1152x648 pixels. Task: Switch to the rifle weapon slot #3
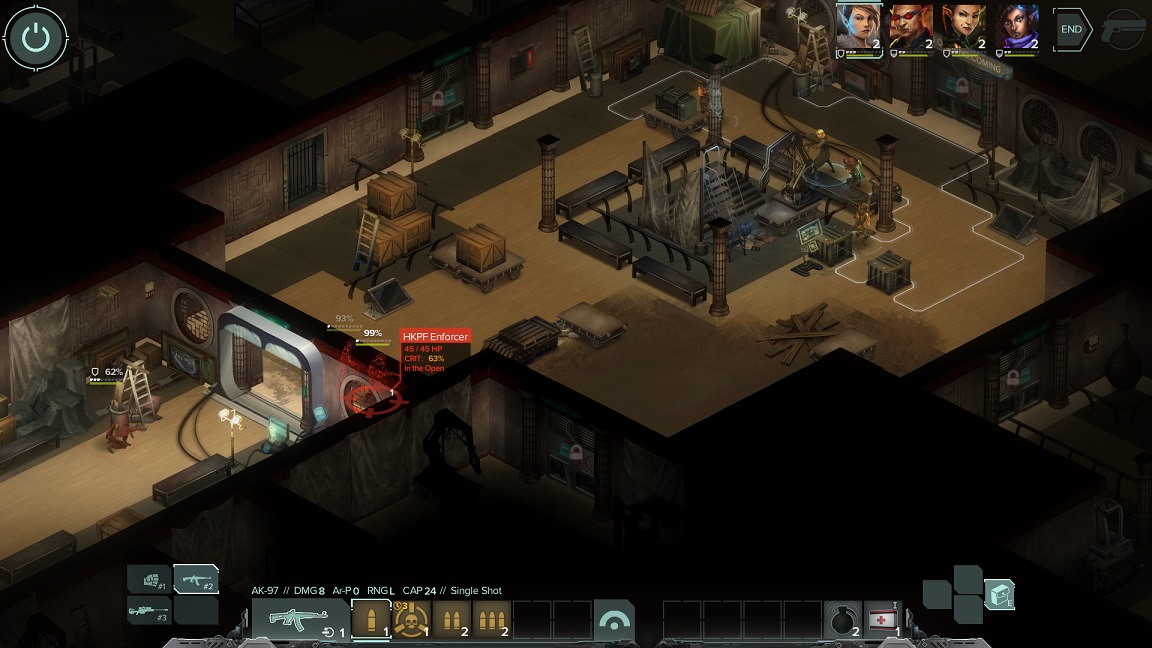coord(149,610)
